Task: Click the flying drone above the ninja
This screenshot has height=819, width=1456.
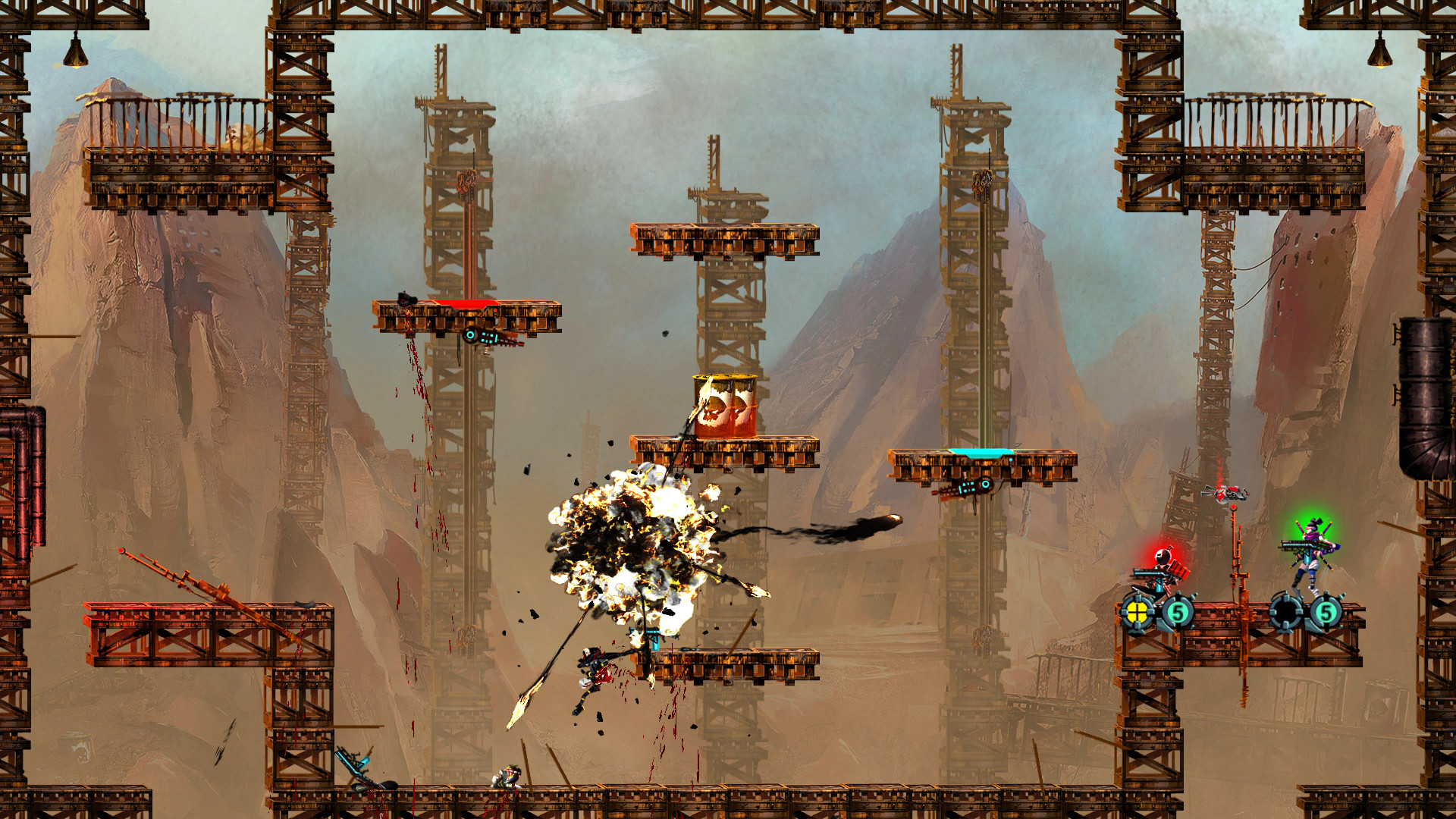Action: tap(1228, 494)
